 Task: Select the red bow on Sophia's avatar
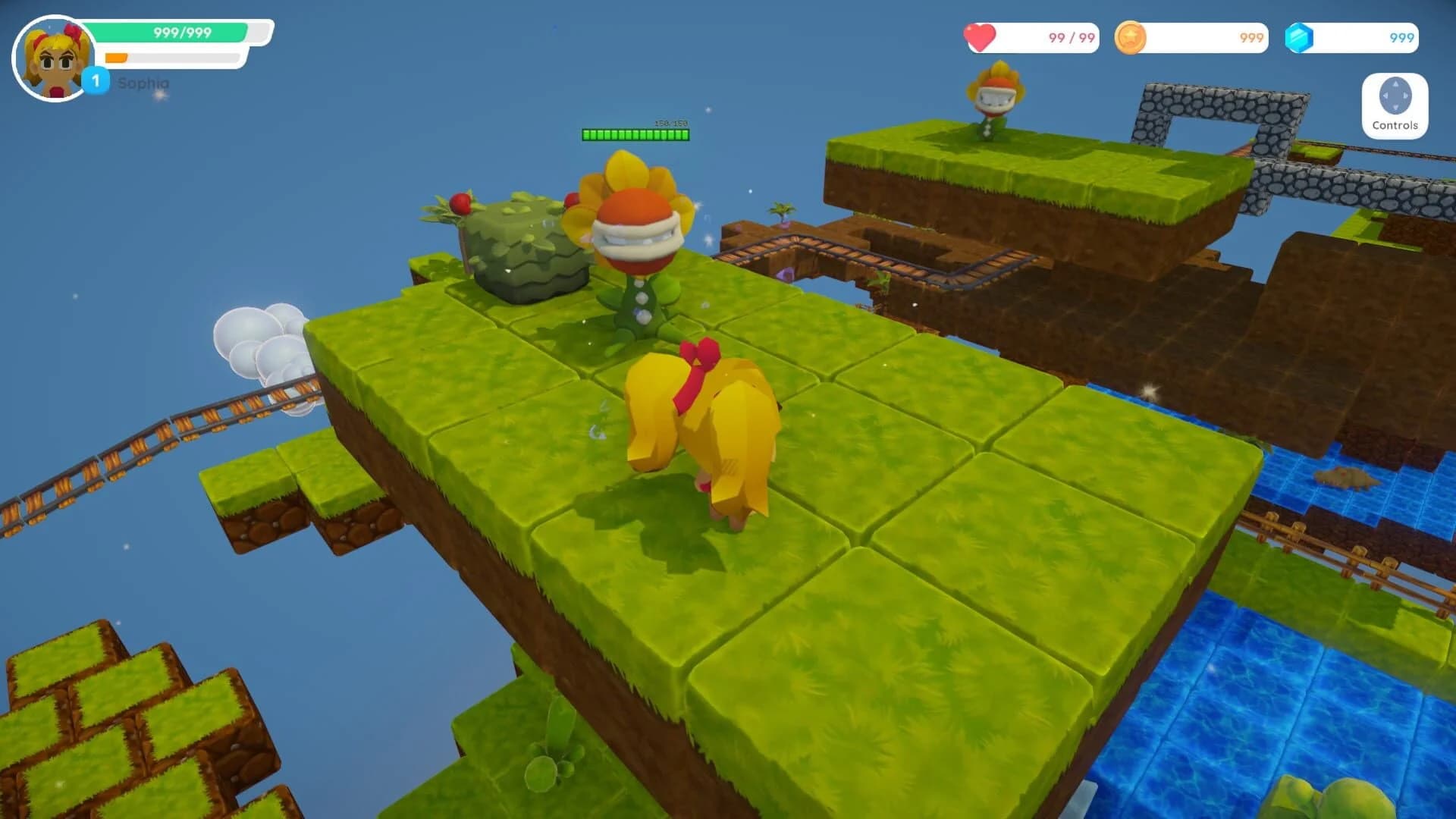(x=73, y=33)
